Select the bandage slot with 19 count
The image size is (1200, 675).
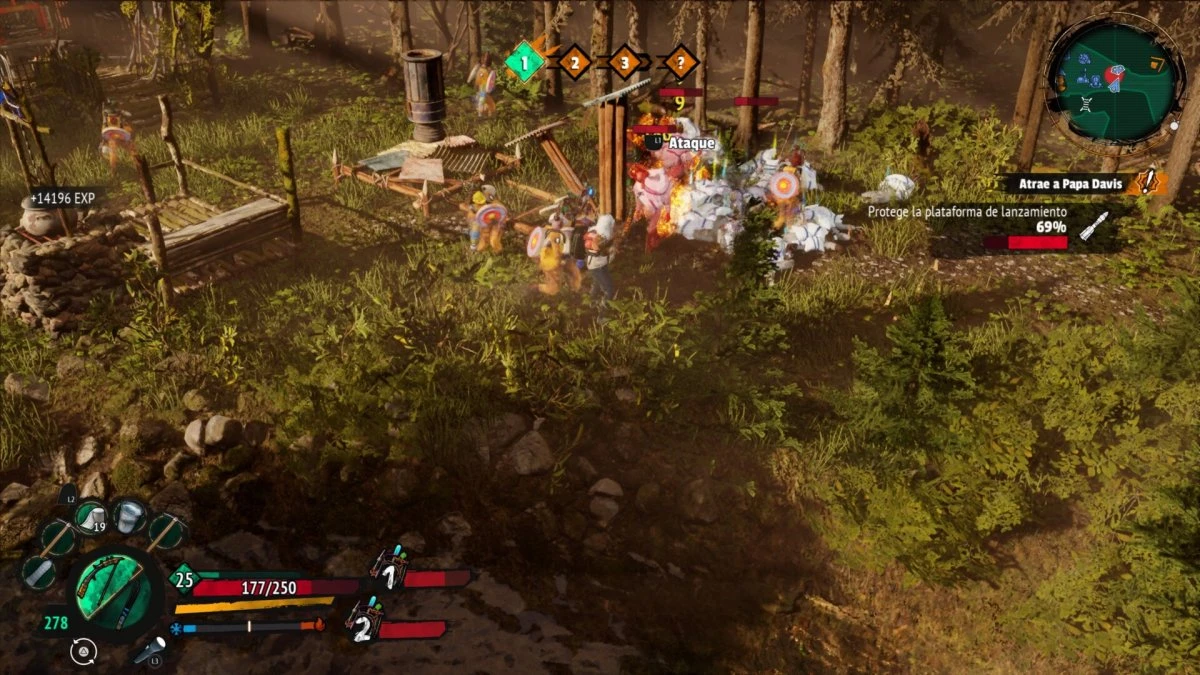click(91, 517)
